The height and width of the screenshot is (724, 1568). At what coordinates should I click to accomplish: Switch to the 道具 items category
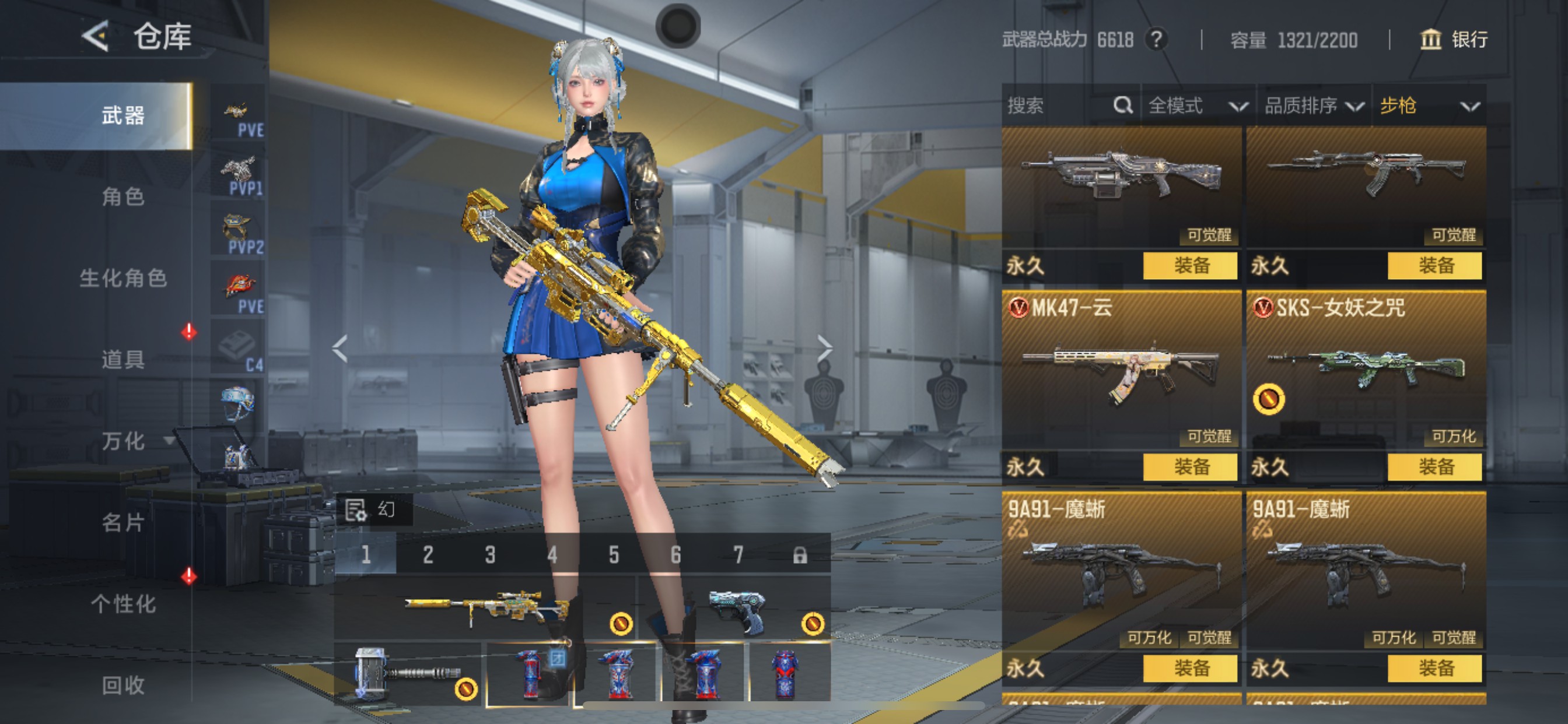click(123, 359)
